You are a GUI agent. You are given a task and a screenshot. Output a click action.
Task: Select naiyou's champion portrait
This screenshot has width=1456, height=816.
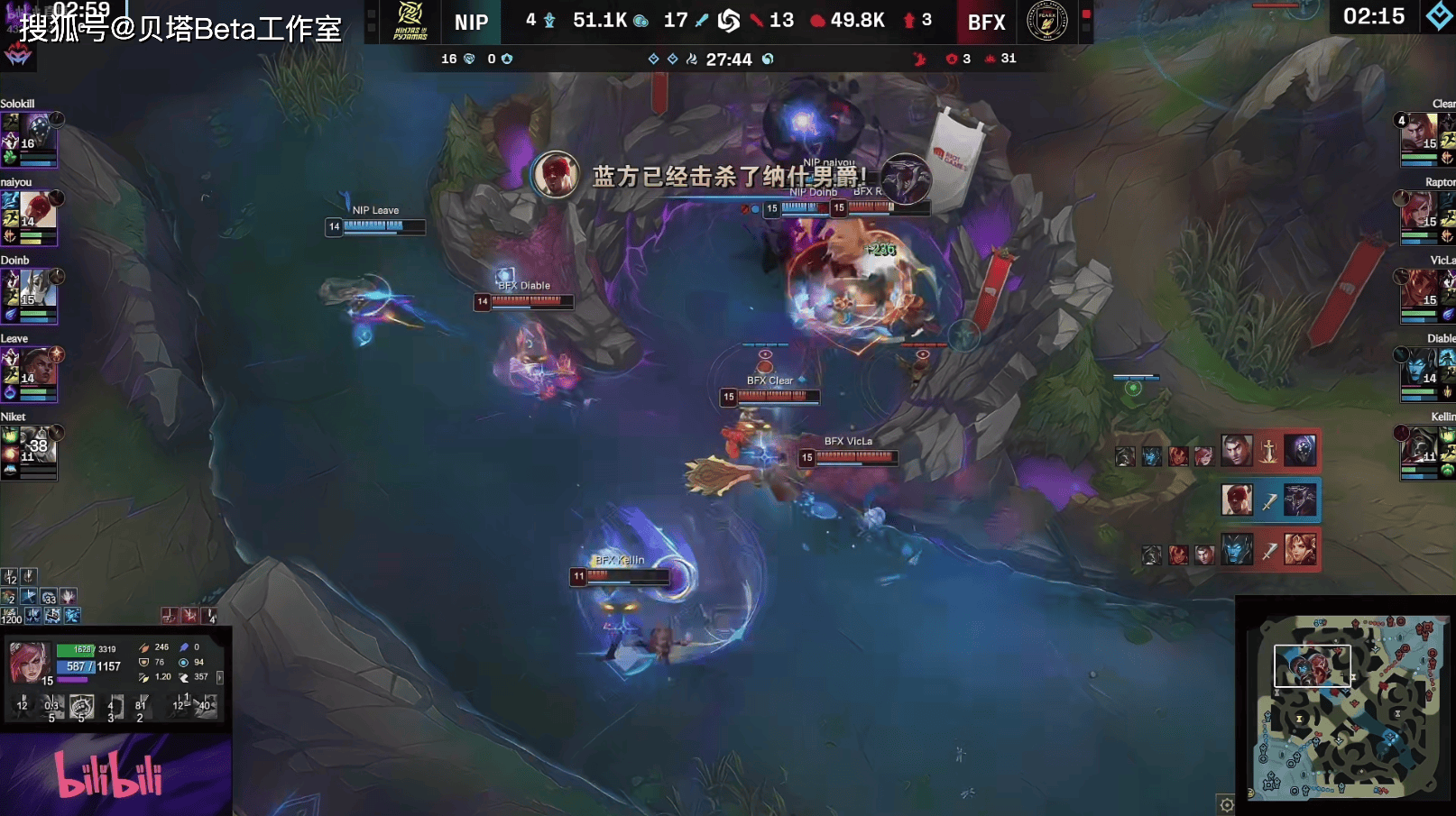38,214
